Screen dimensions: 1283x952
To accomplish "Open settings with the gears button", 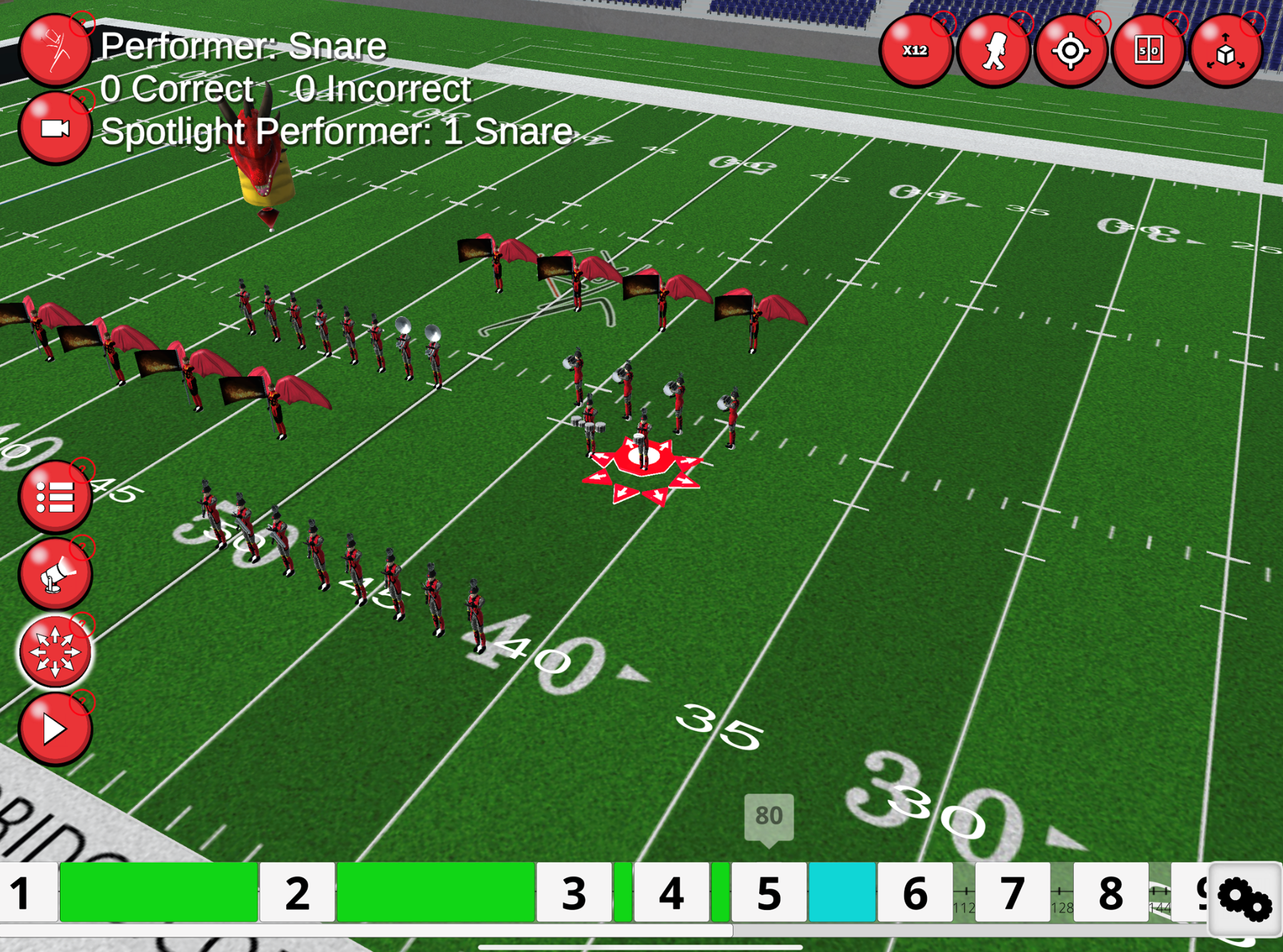I will (1244, 899).
